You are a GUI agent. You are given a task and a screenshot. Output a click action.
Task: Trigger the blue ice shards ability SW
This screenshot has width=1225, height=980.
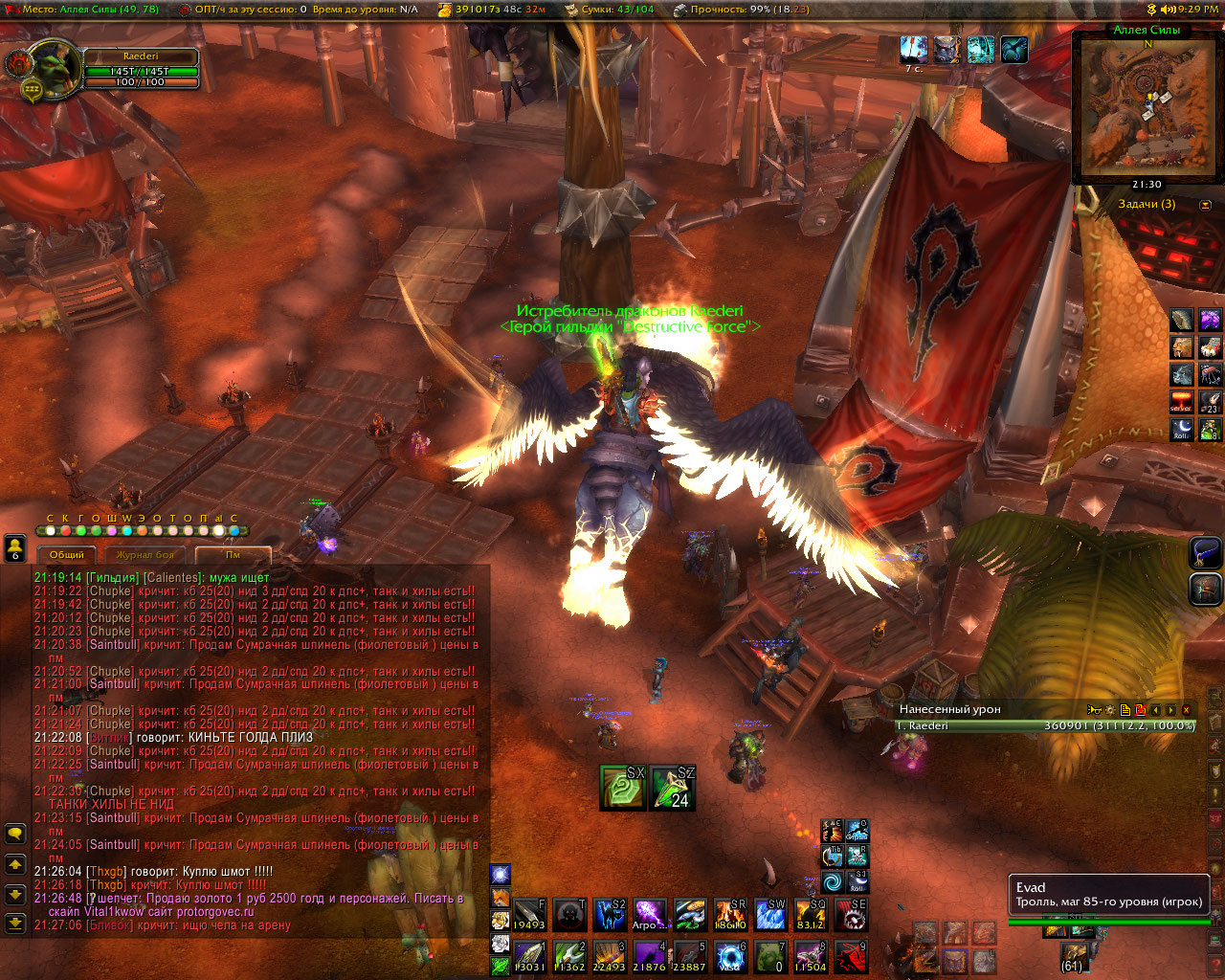(770, 915)
